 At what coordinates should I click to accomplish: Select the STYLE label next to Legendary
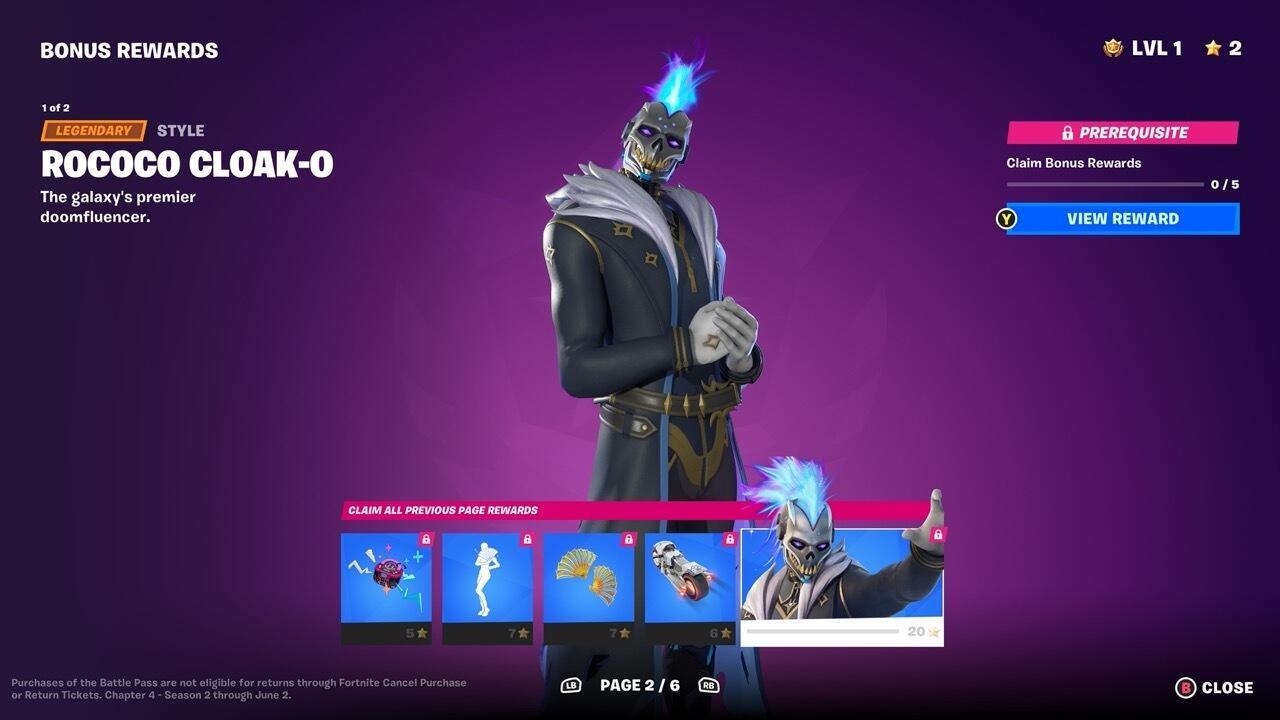pyautogui.click(x=180, y=130)
